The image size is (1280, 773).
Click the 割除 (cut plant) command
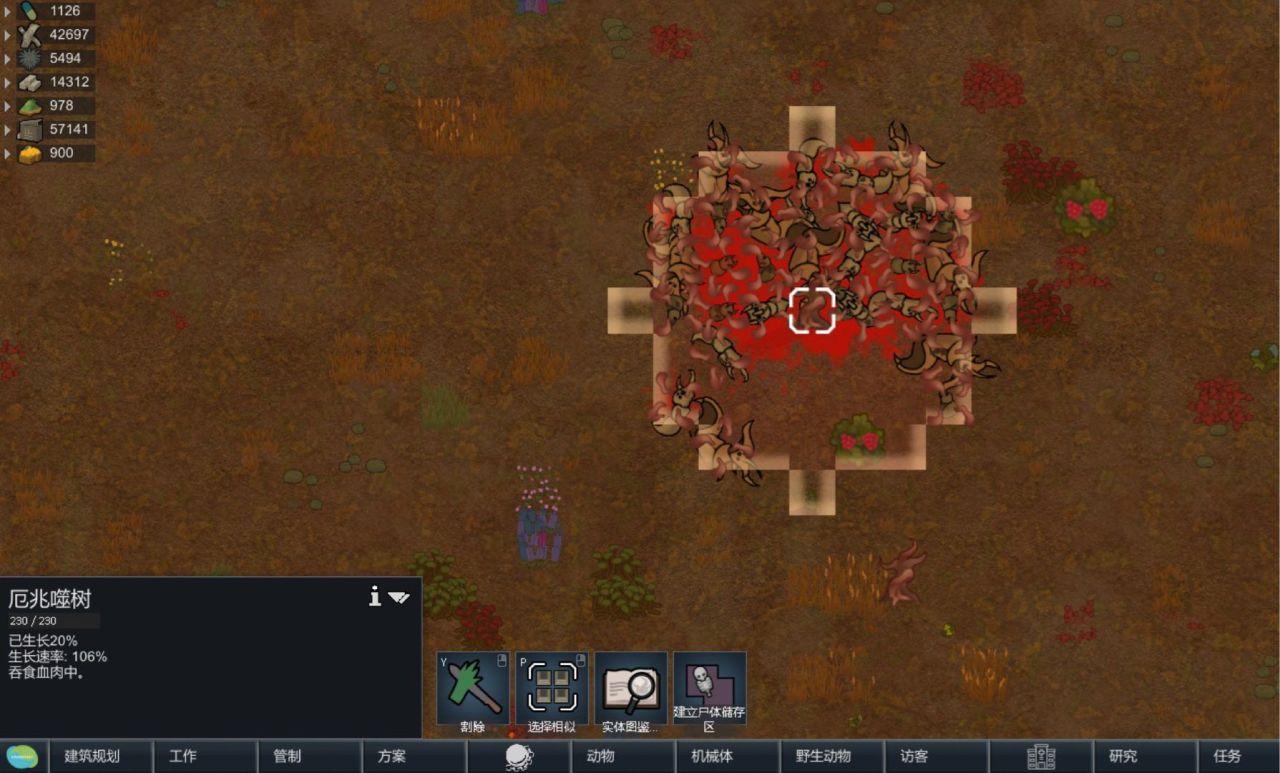pyautogui.click(x=473, y=688)
